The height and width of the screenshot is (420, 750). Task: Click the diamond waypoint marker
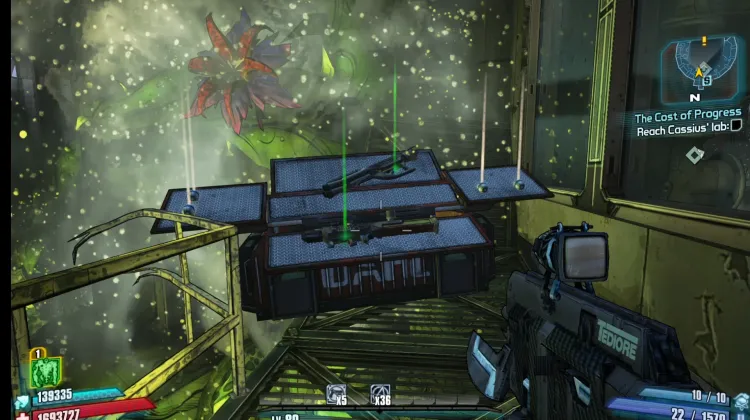click(693, 153)
